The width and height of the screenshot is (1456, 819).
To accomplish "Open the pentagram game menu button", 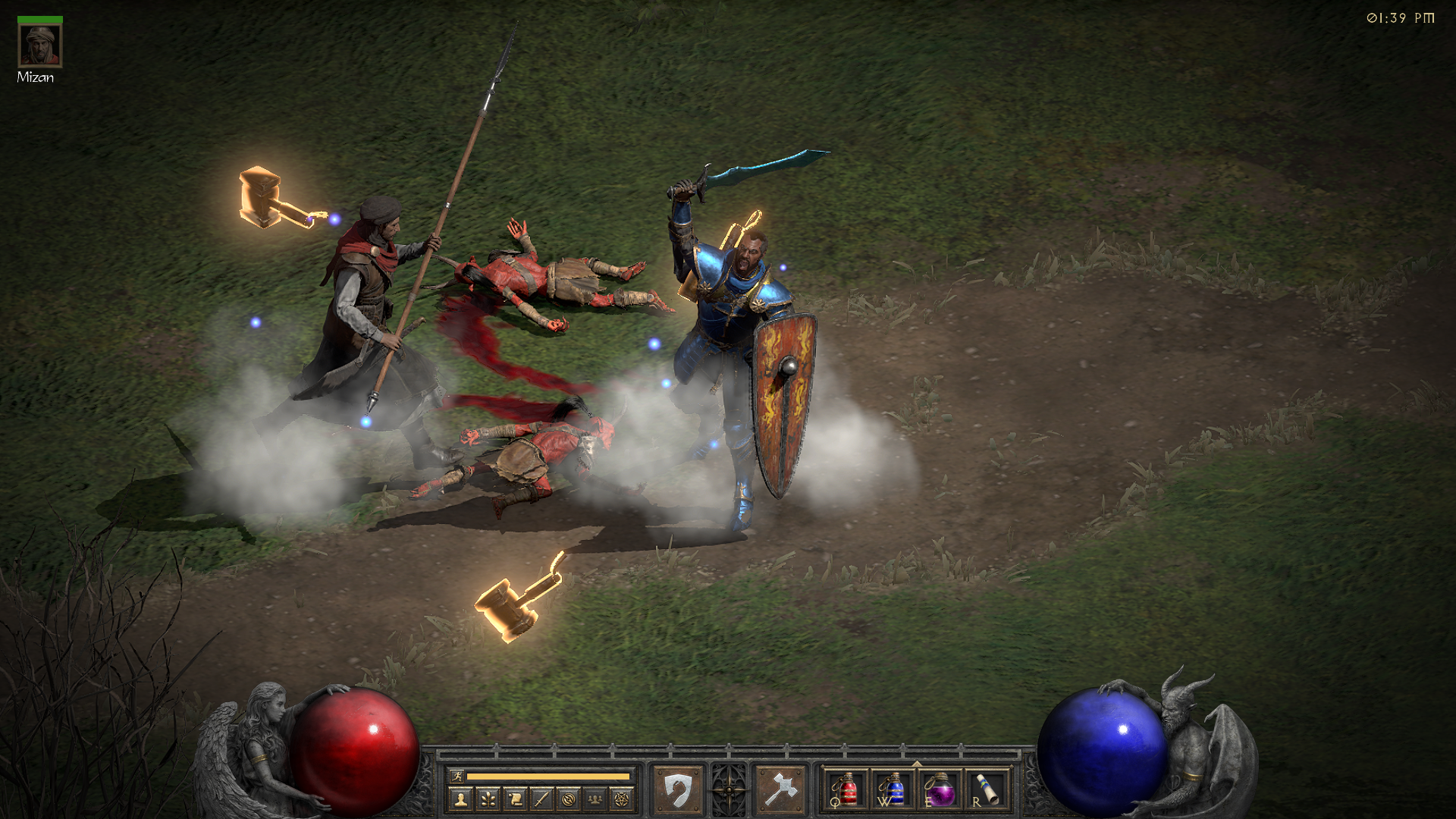I will click(x=622, y=799).
